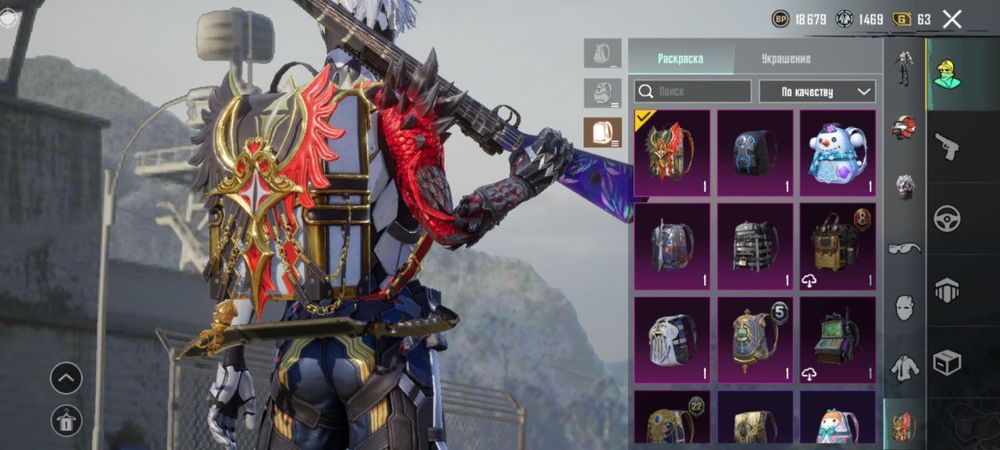The width and height of the screenshot is (1000, 450).
Task: Open the face mask category
Action: (904, 306)
